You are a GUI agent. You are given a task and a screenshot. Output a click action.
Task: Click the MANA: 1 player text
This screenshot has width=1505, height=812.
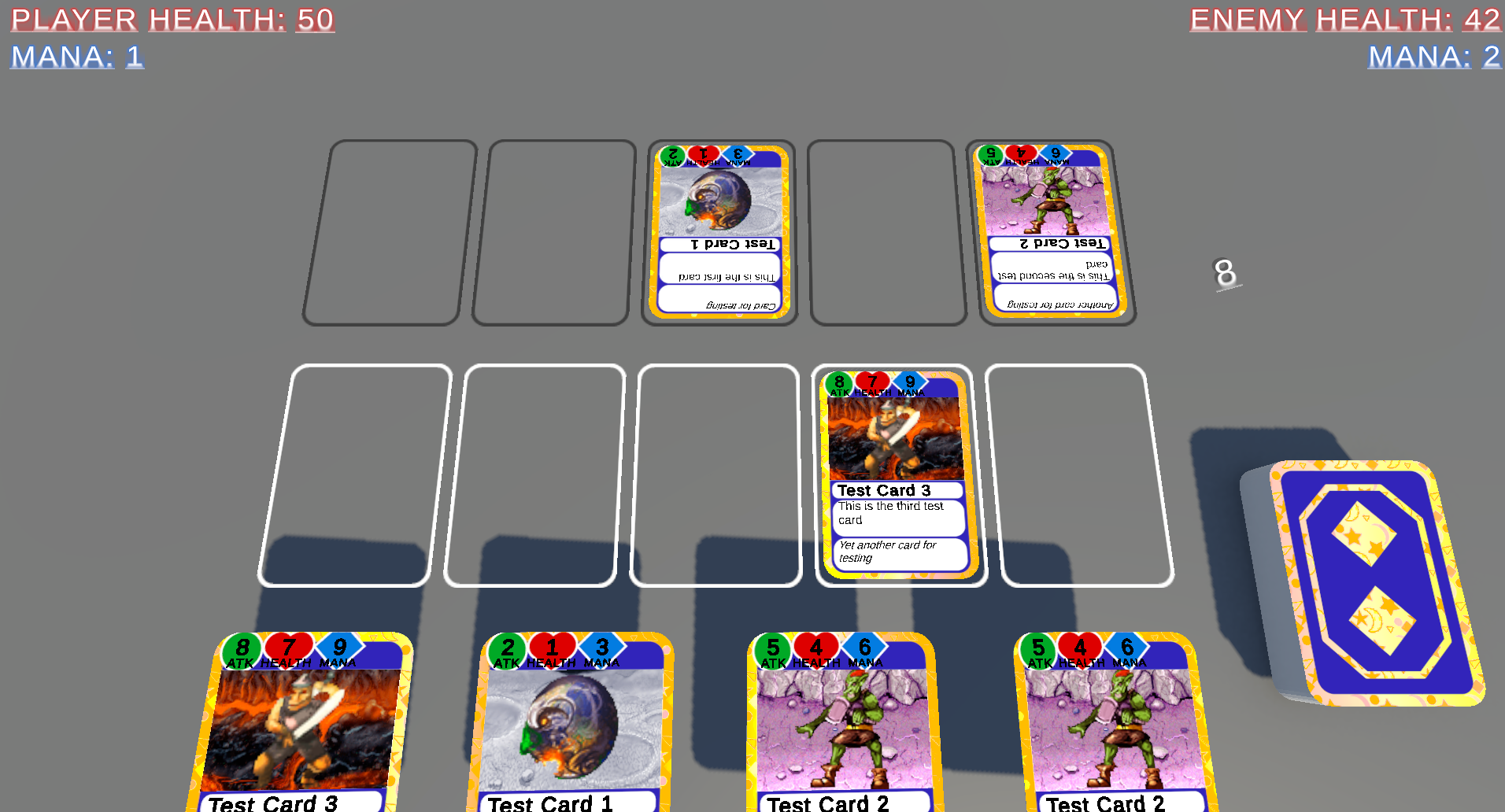[75, 57]
